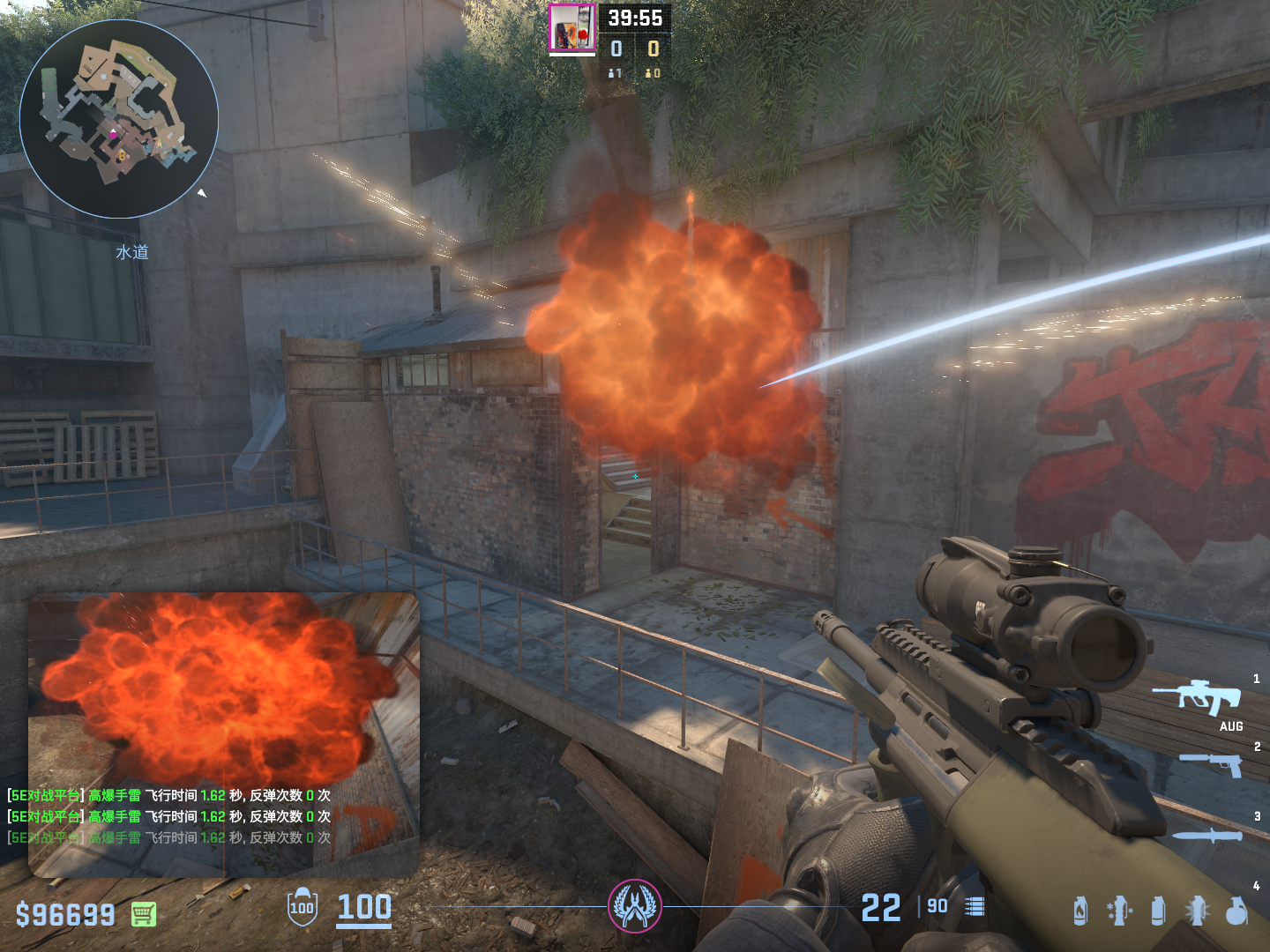Select the incendiary grenade icon

pyautogui.click(x=1080, y=911)
